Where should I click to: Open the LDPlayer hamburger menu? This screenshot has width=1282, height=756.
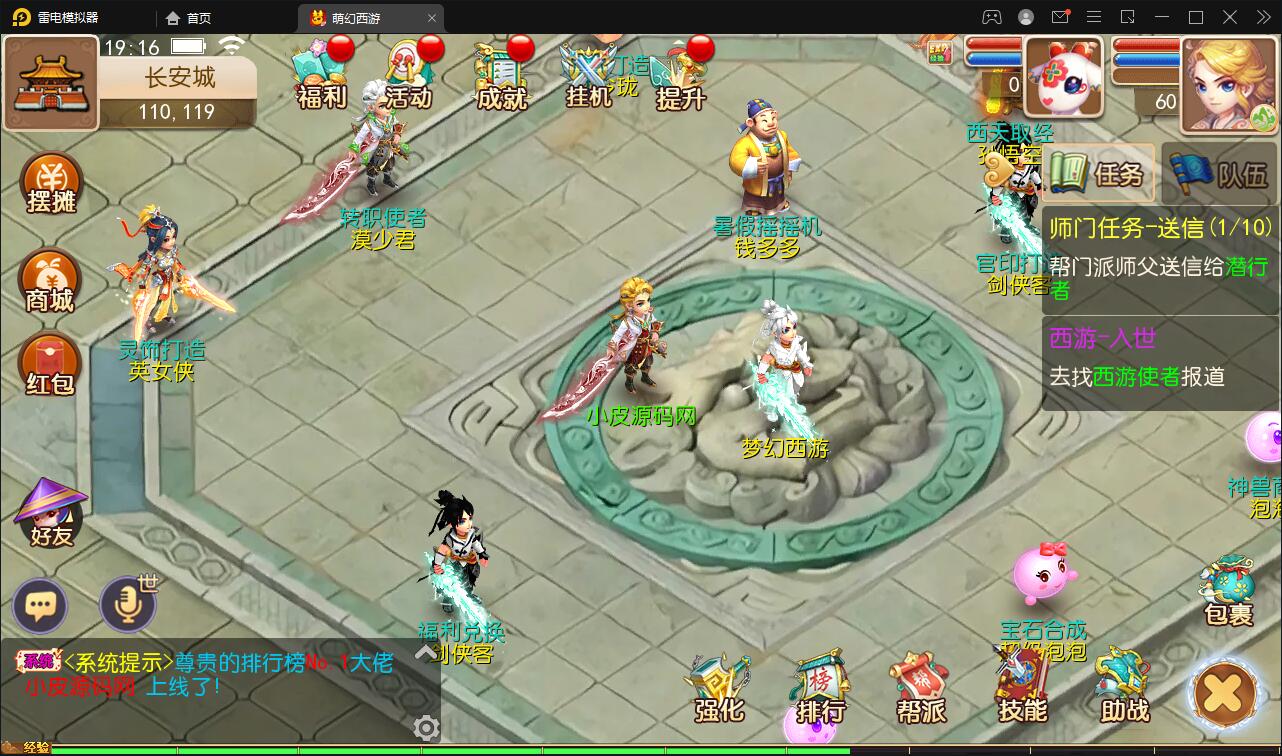1095,17
